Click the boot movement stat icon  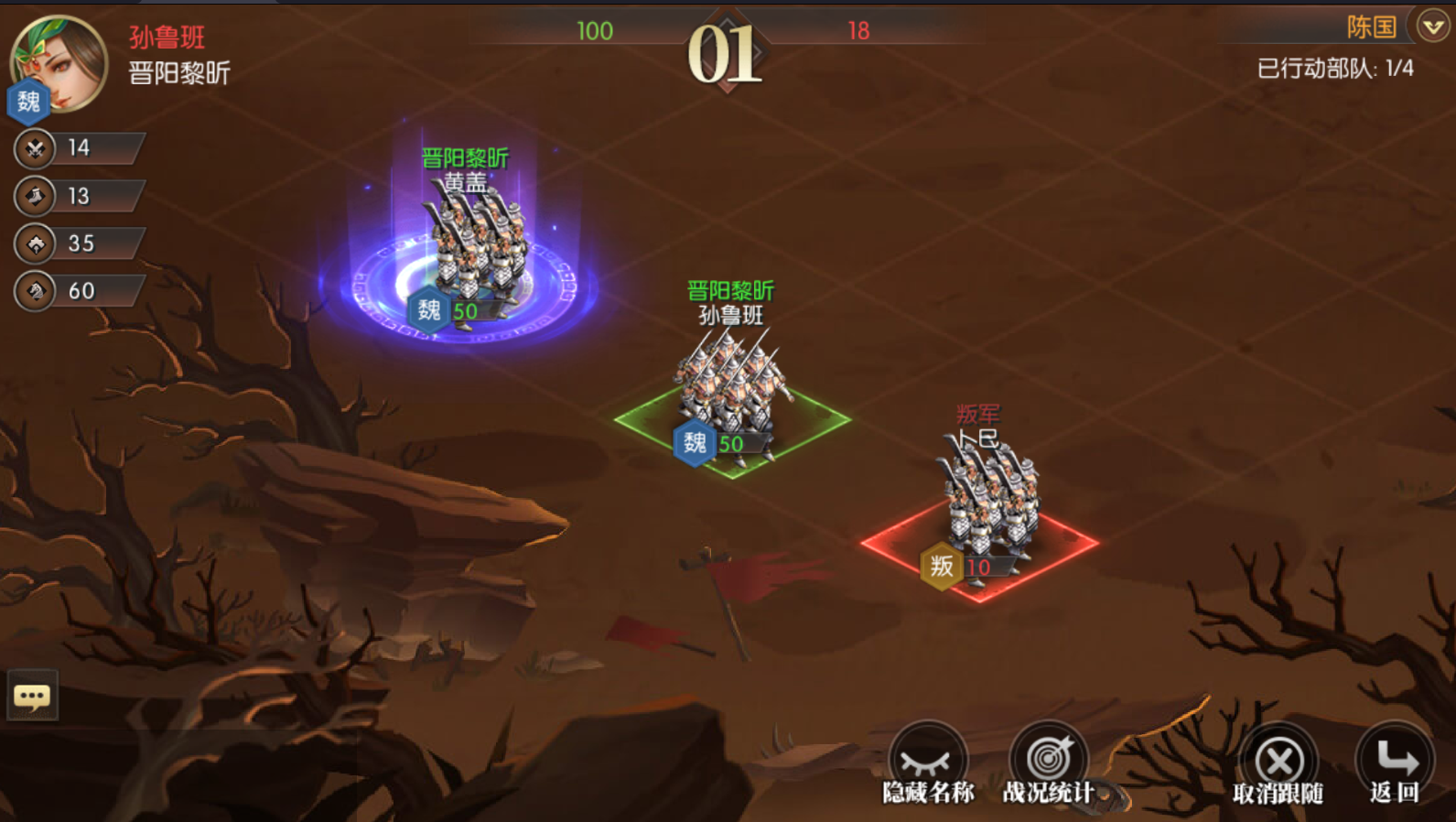point(33,196)
